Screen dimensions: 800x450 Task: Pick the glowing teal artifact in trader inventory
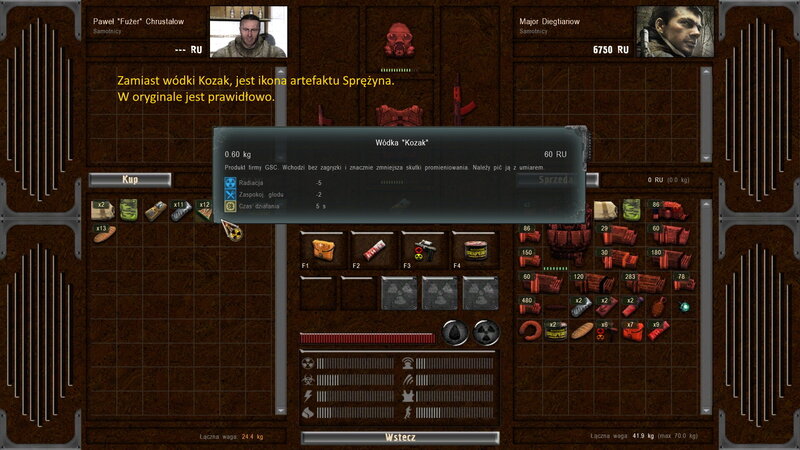click(x=686, y=306)
